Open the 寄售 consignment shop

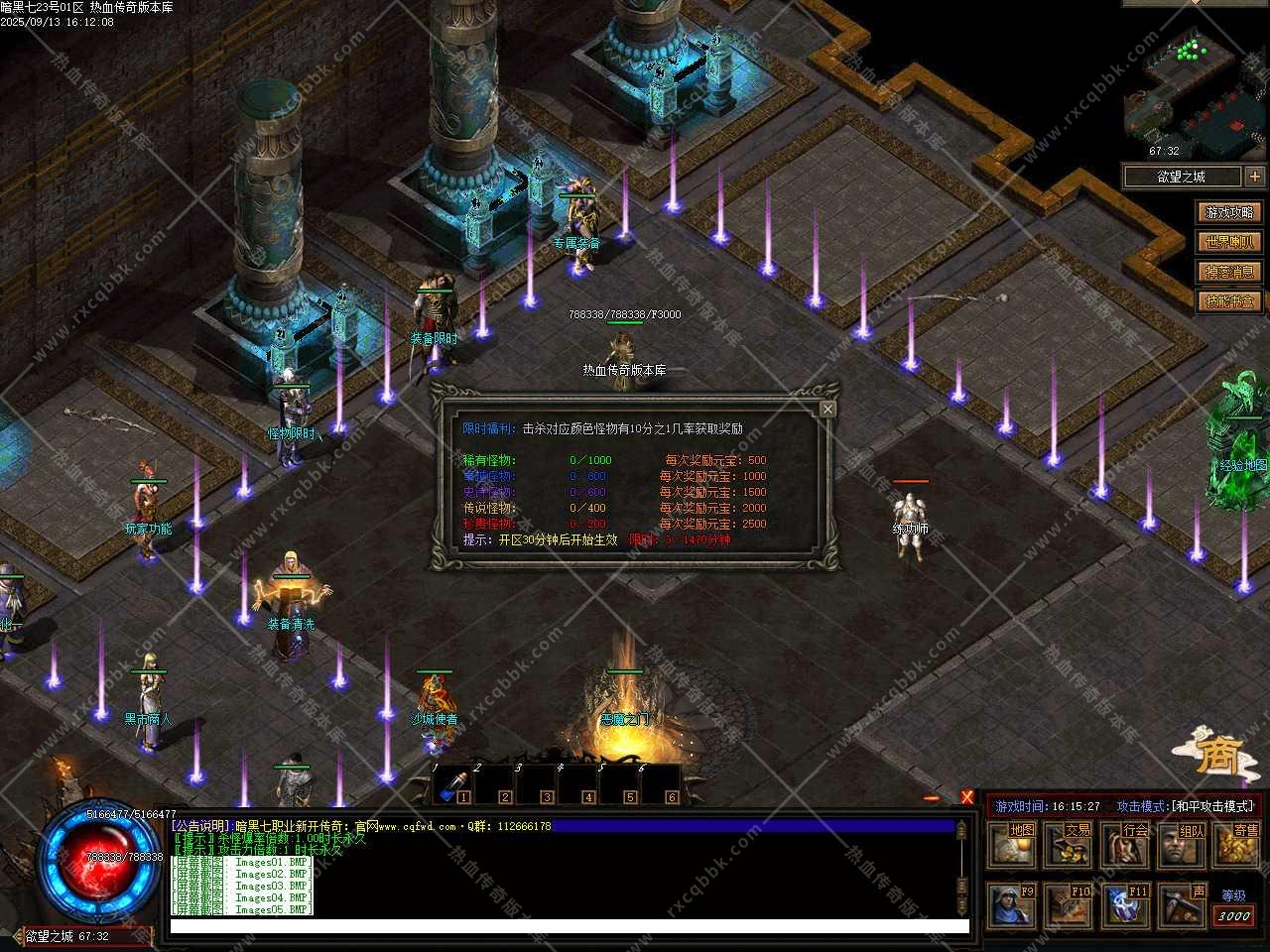click(1236, 845)
